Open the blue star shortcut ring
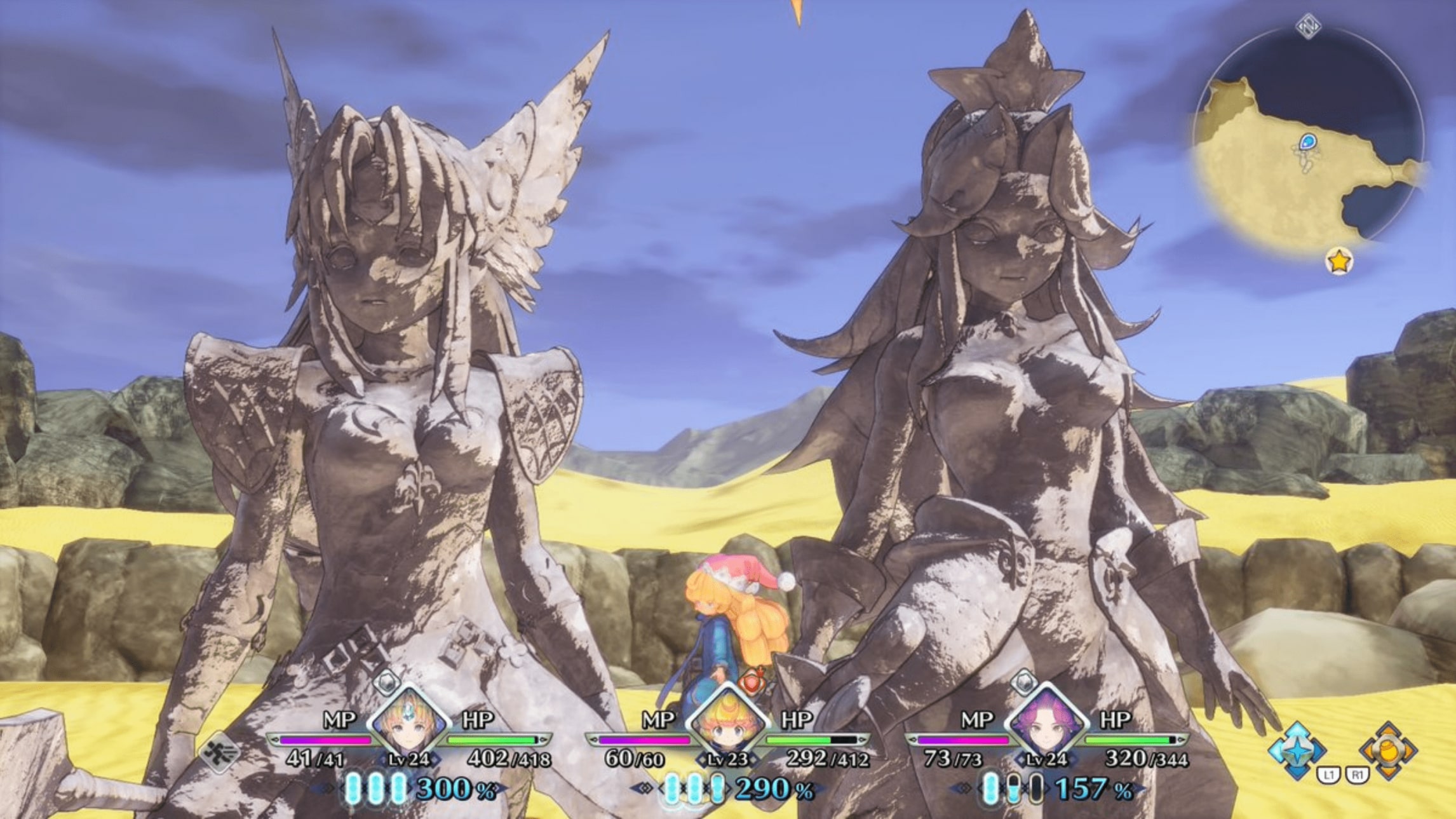Screen dimensions: 1456x819 [1297, 750]
